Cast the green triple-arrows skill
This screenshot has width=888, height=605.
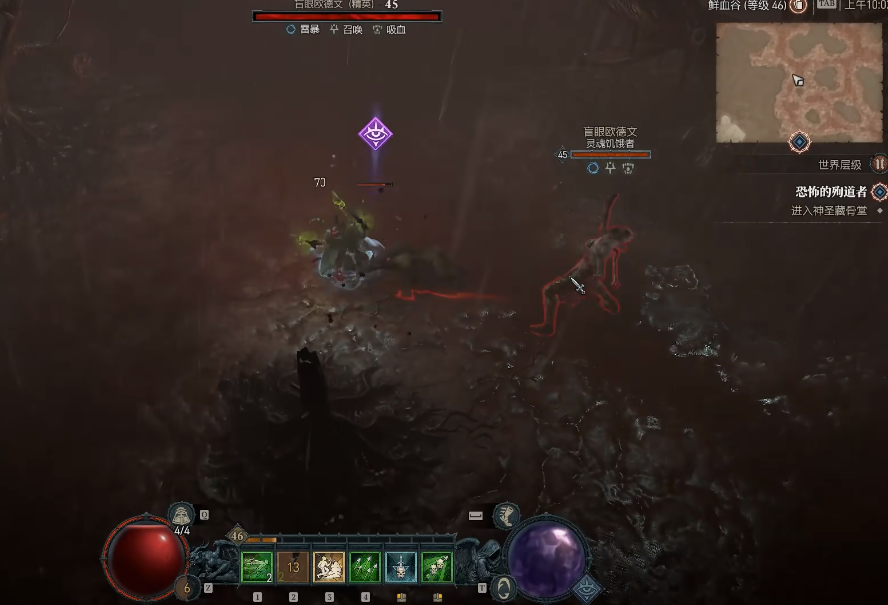365,567
